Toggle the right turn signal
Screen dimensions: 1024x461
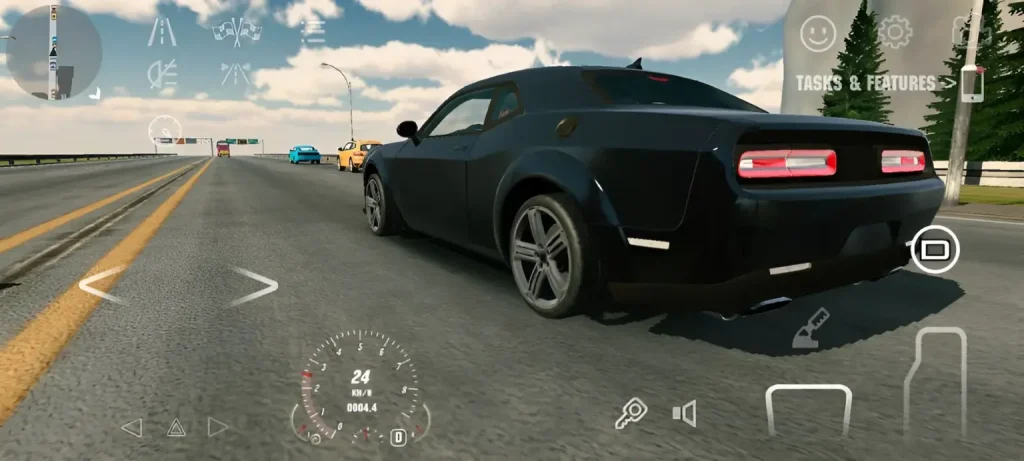(218, 428)
